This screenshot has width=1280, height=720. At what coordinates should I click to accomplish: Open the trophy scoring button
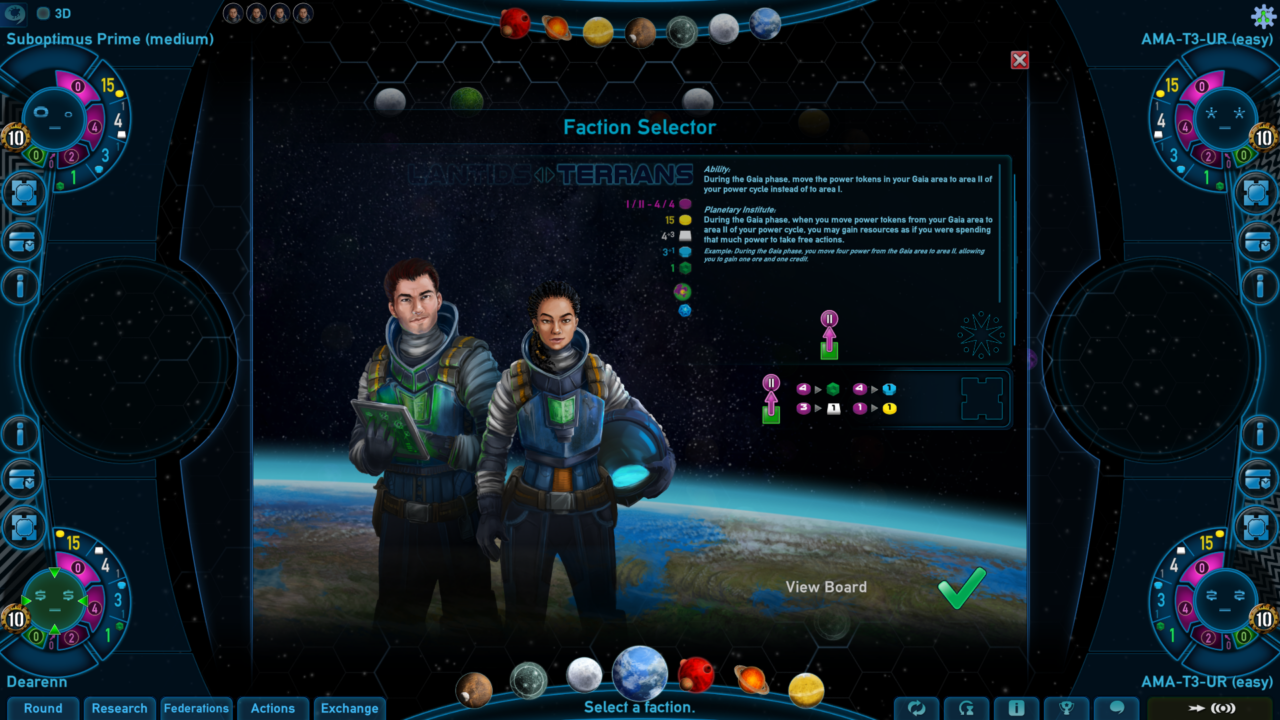pyautogui.click(x=1067, y=708)
